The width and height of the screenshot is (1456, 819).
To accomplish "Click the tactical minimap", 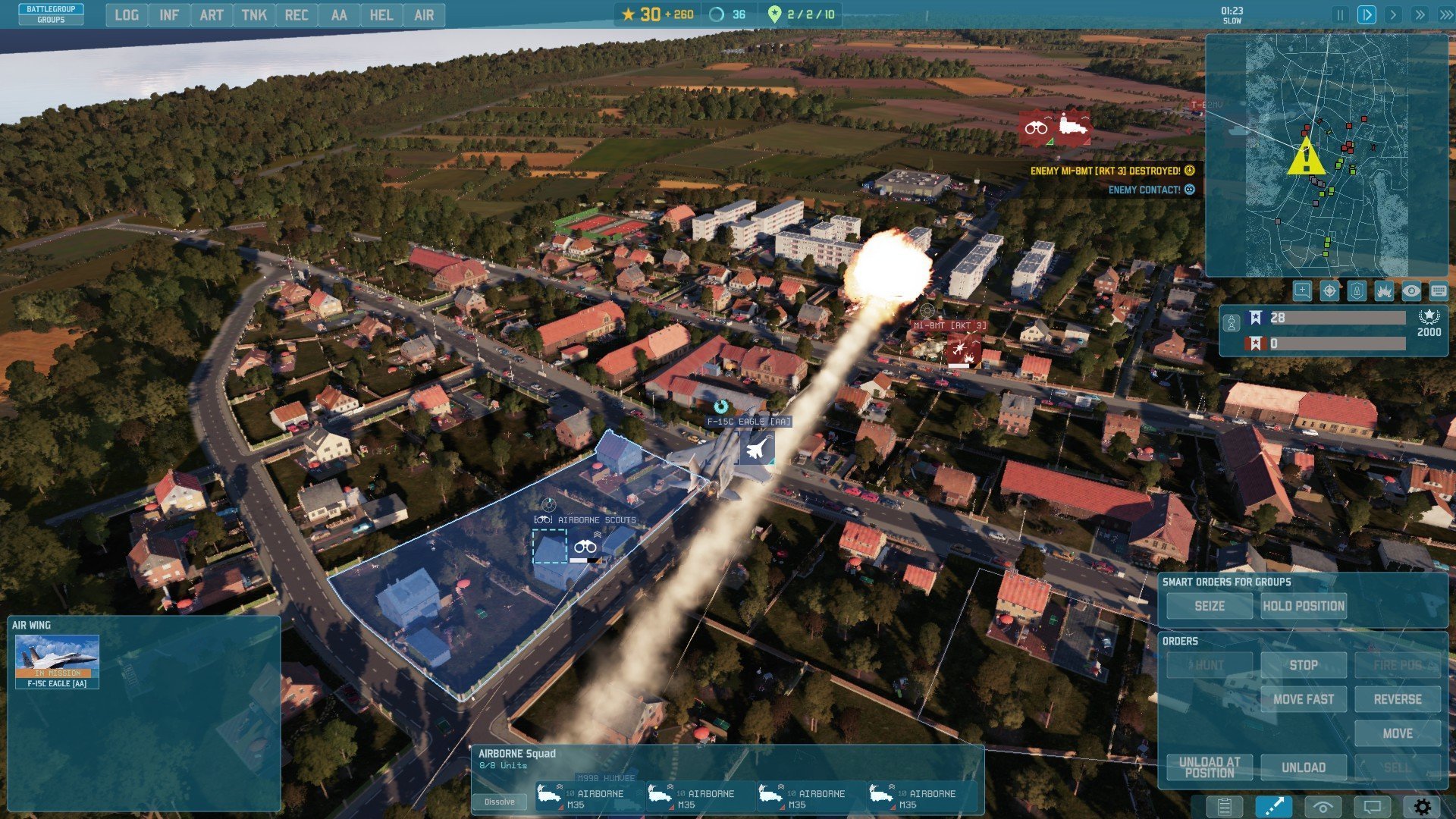I will [x=1326, y=155].
